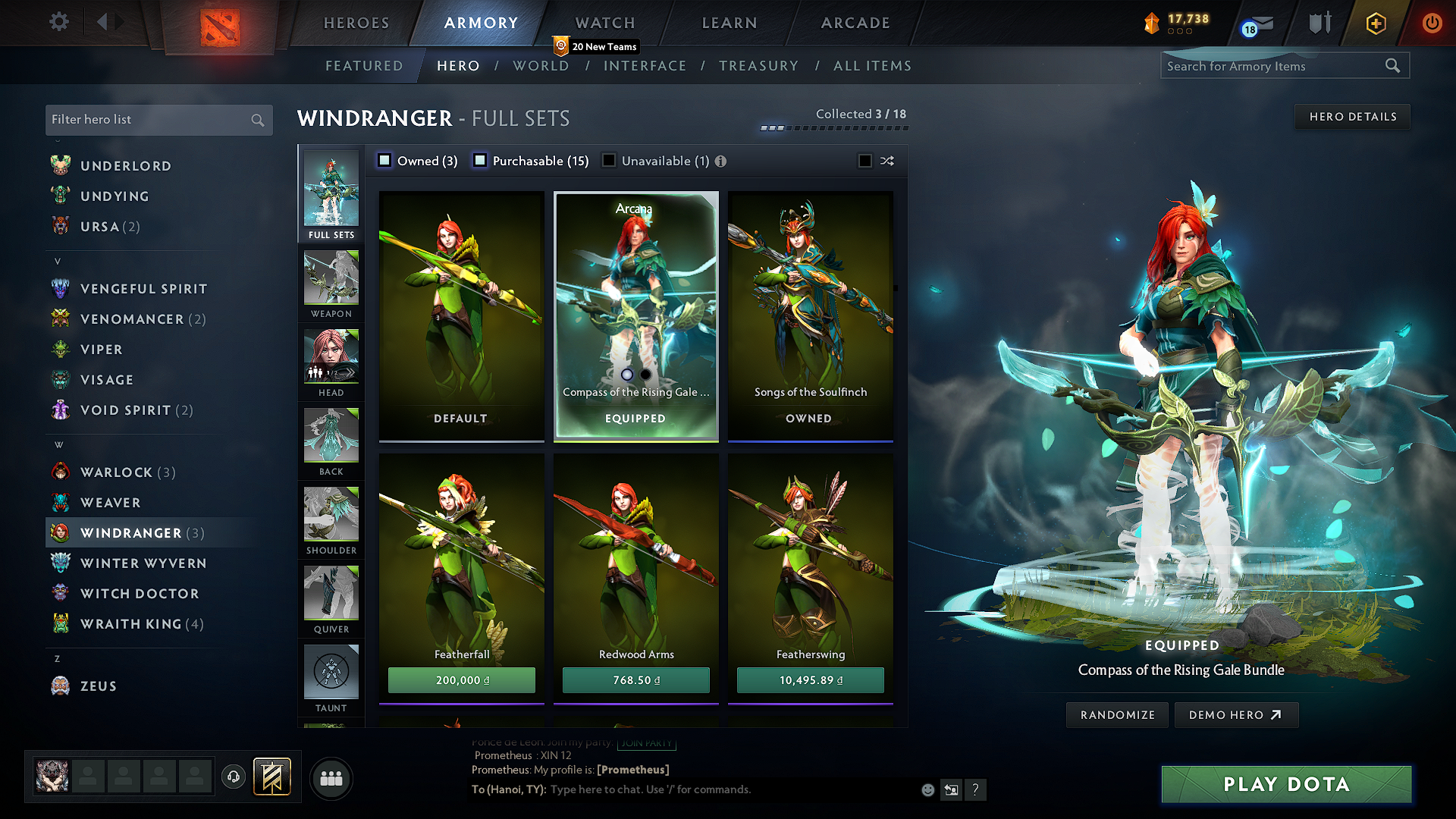Screen dimensions: 1456x819
Task: Click the DEMO HERO button
Action: click(1236, 714)
